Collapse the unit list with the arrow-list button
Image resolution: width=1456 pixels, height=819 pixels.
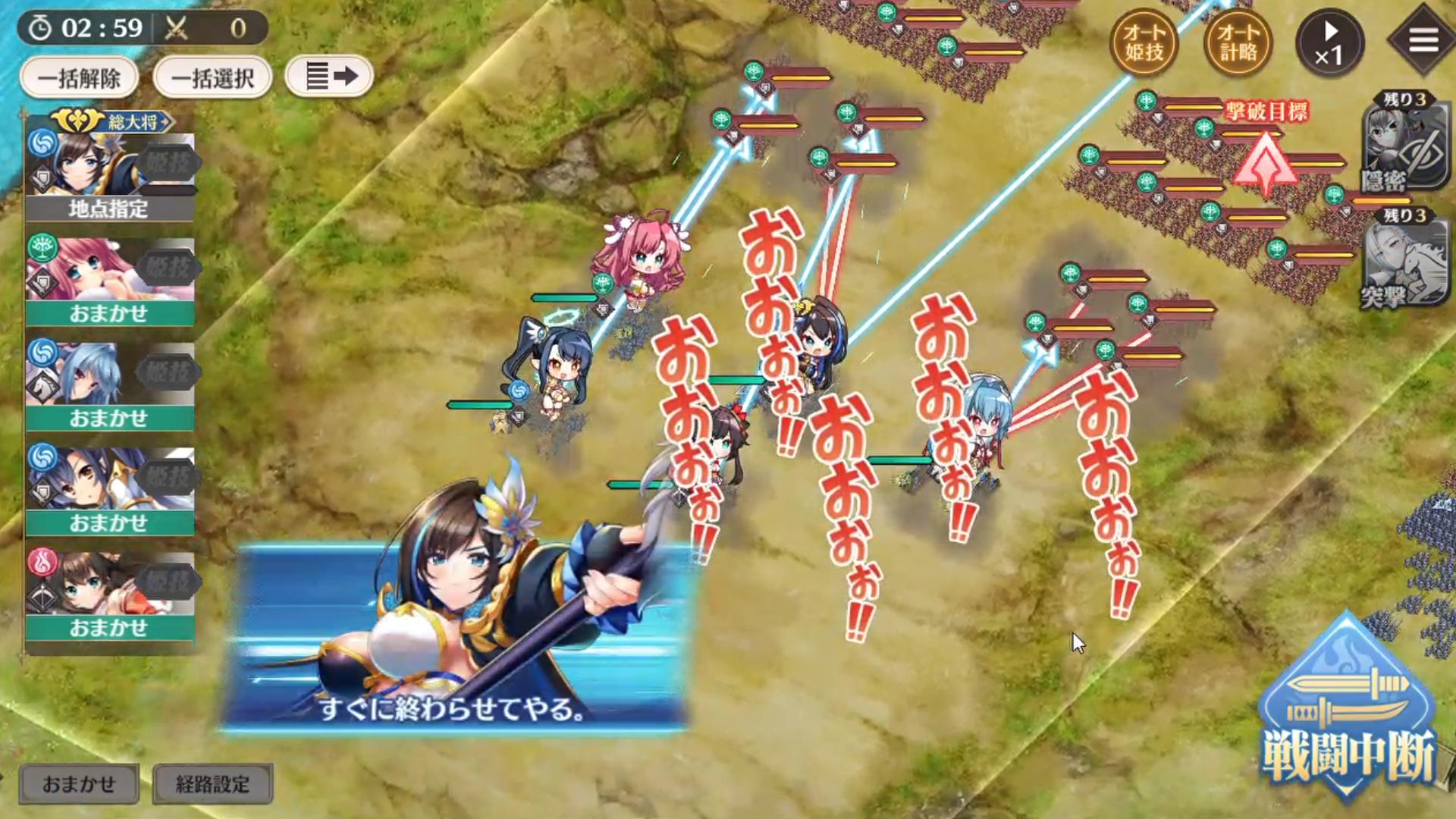click(328, 76)
